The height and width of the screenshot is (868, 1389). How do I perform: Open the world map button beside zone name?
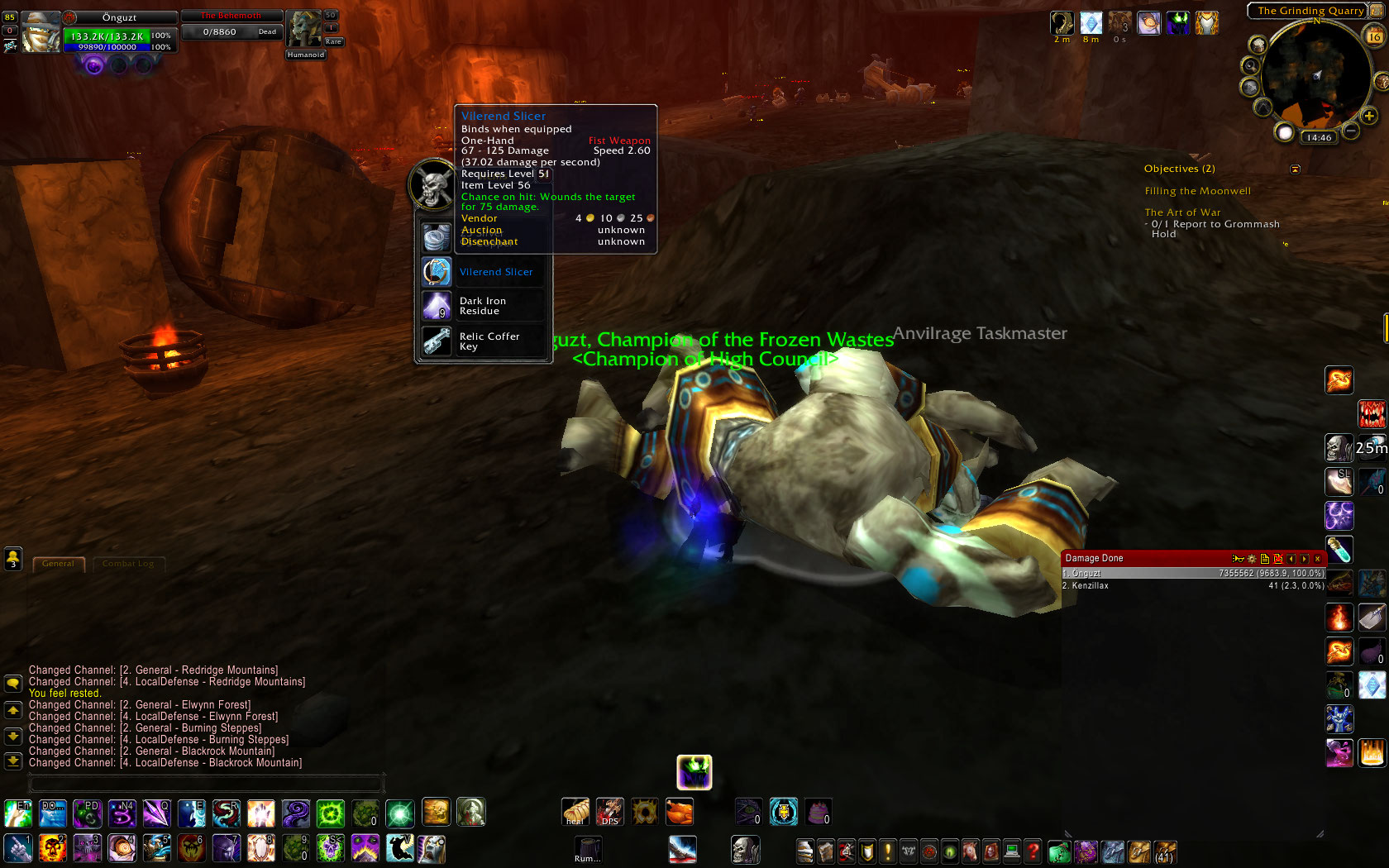[1376, 11]
